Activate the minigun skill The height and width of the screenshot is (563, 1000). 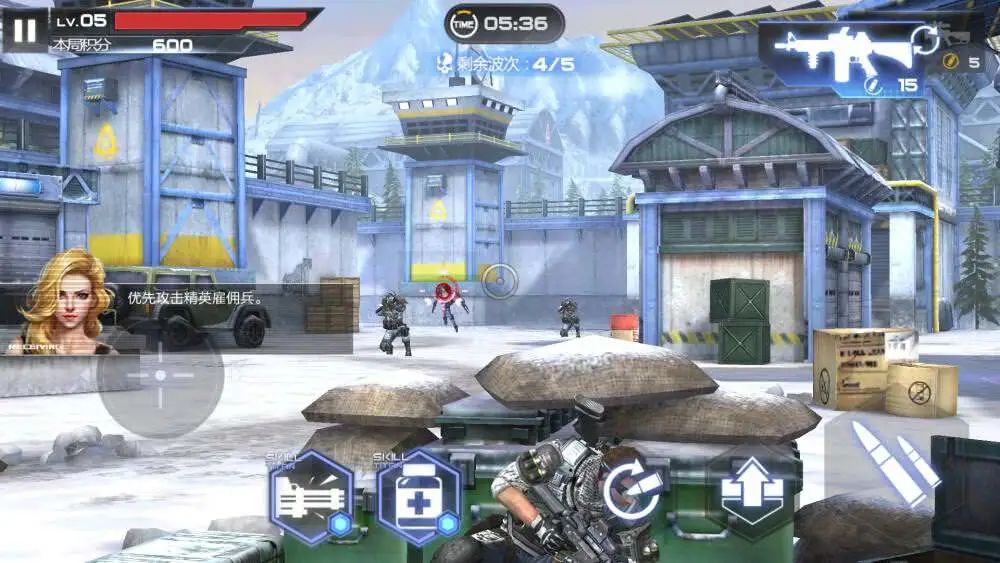pos(312,497)
